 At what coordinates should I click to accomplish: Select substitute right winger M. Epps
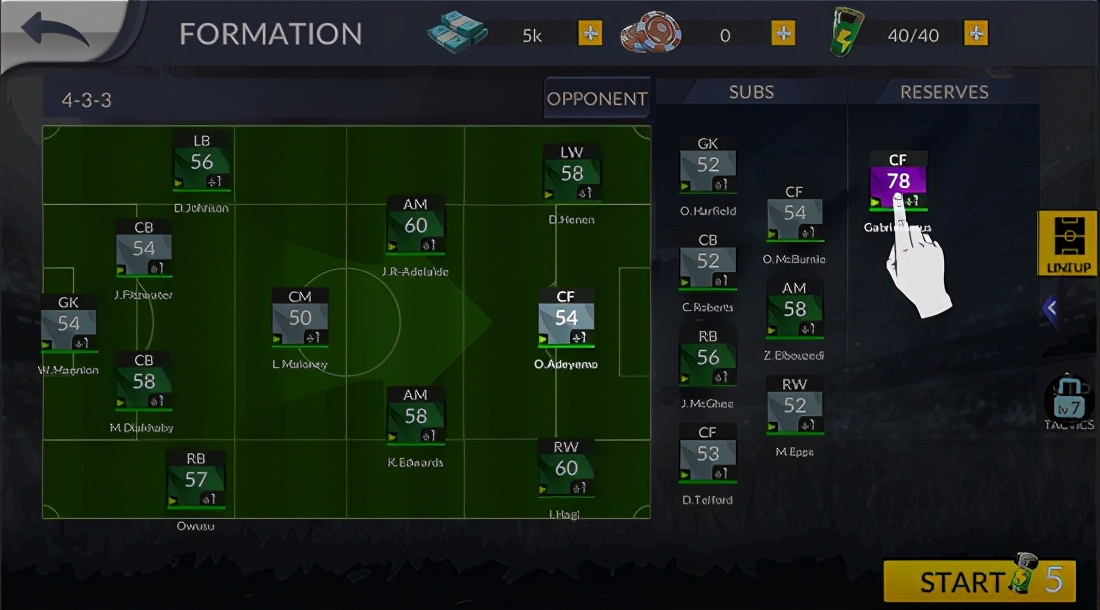pos(795,405)
